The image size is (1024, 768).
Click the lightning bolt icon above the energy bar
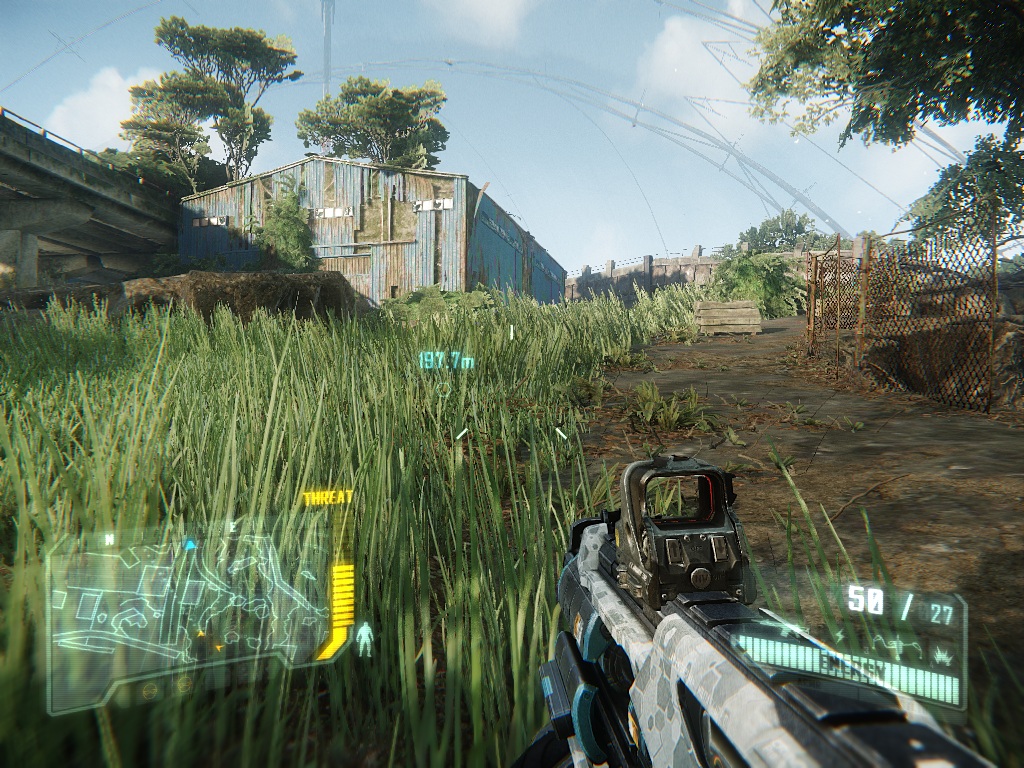point(839,634)
